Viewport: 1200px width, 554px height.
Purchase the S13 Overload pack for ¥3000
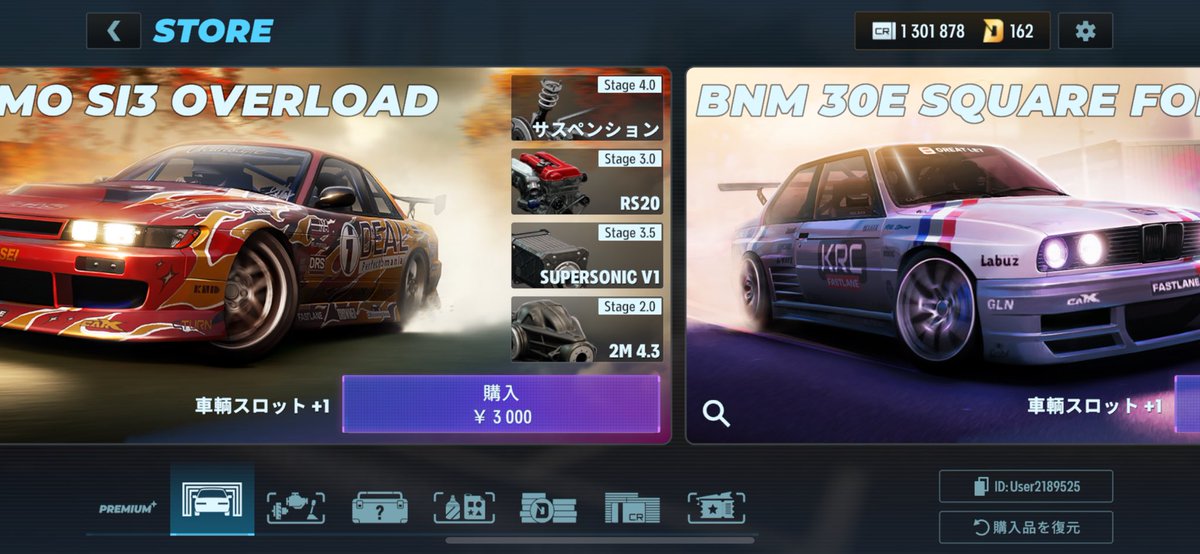[501, 404]
